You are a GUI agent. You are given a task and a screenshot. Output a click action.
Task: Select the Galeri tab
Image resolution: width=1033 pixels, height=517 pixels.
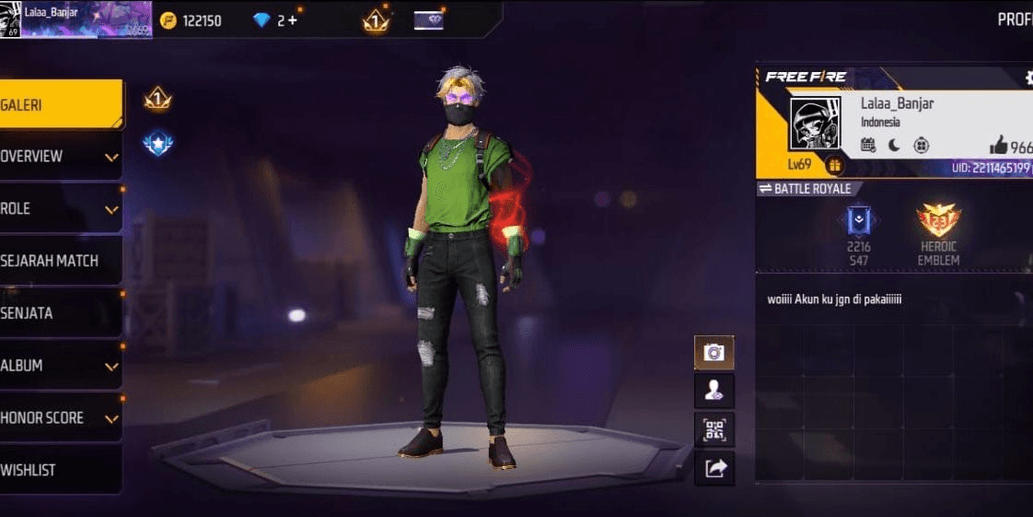point(58,105)
